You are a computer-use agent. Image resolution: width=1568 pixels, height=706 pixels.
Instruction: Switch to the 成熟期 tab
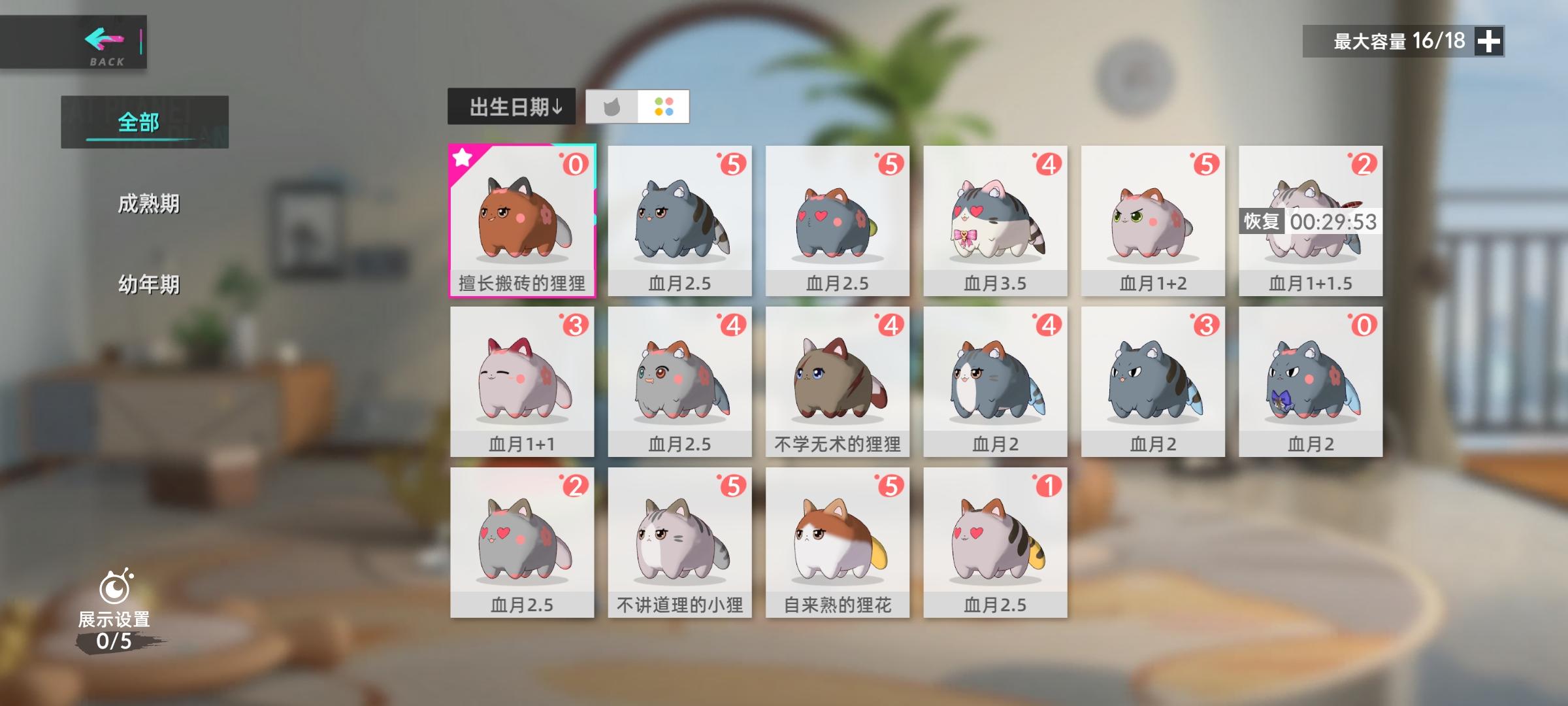(x=150, y=203)
